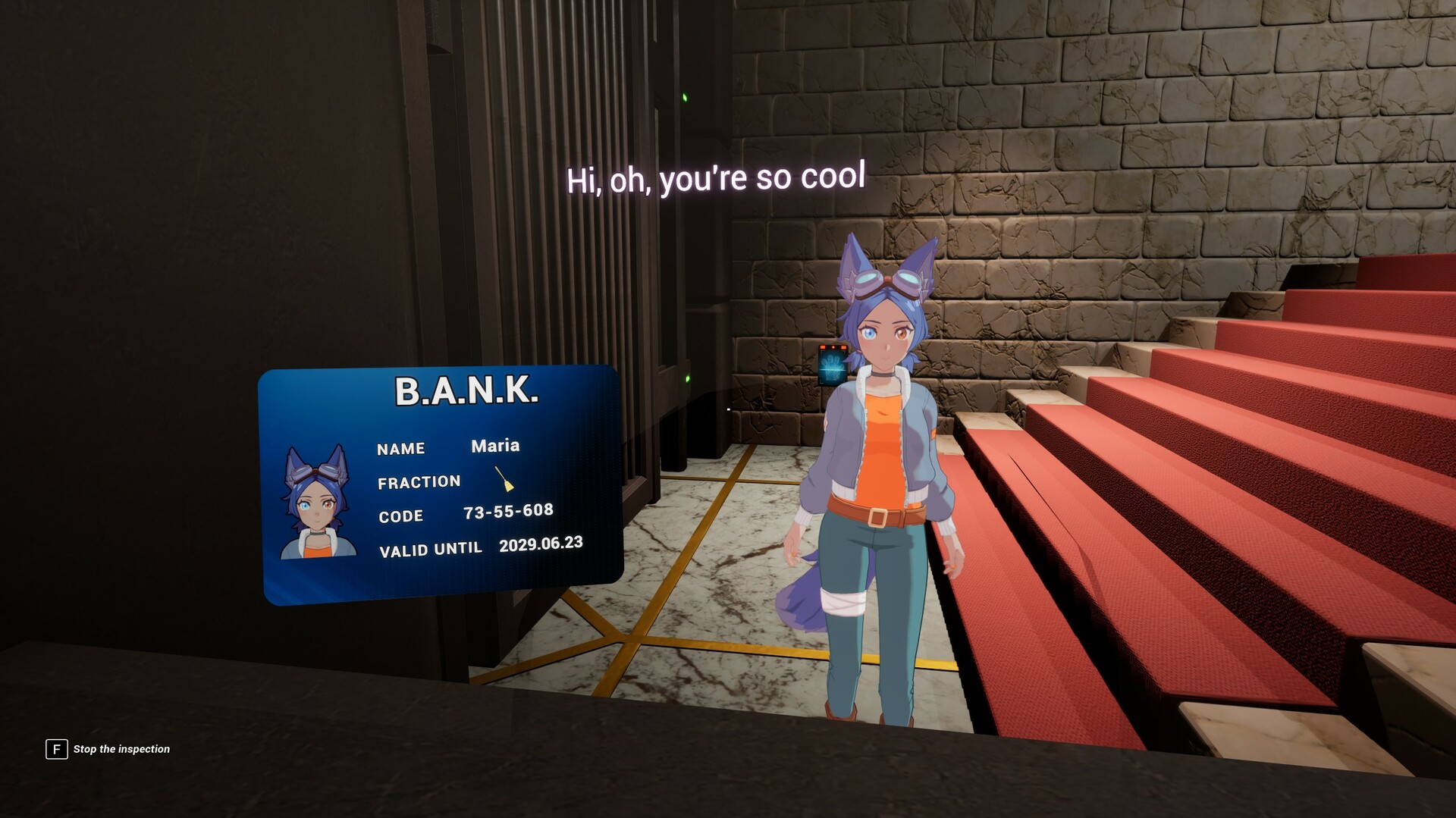
Task: Click 'Stop the inspection' label
Action: tap(121, 749)
